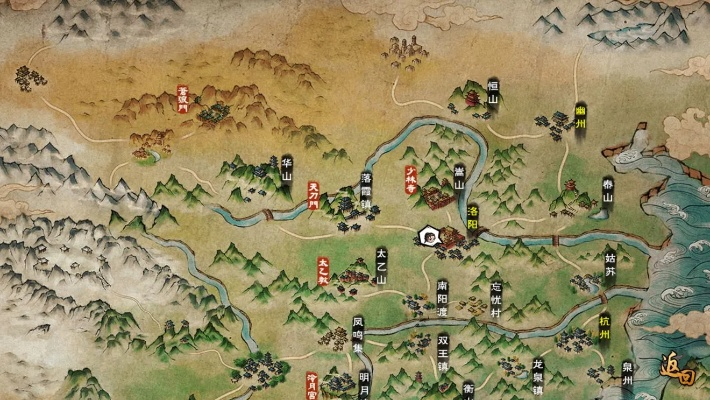710x400 pixels.
Task: Pick the 南阳渡 location marker
Action: (x=442, y=297)
